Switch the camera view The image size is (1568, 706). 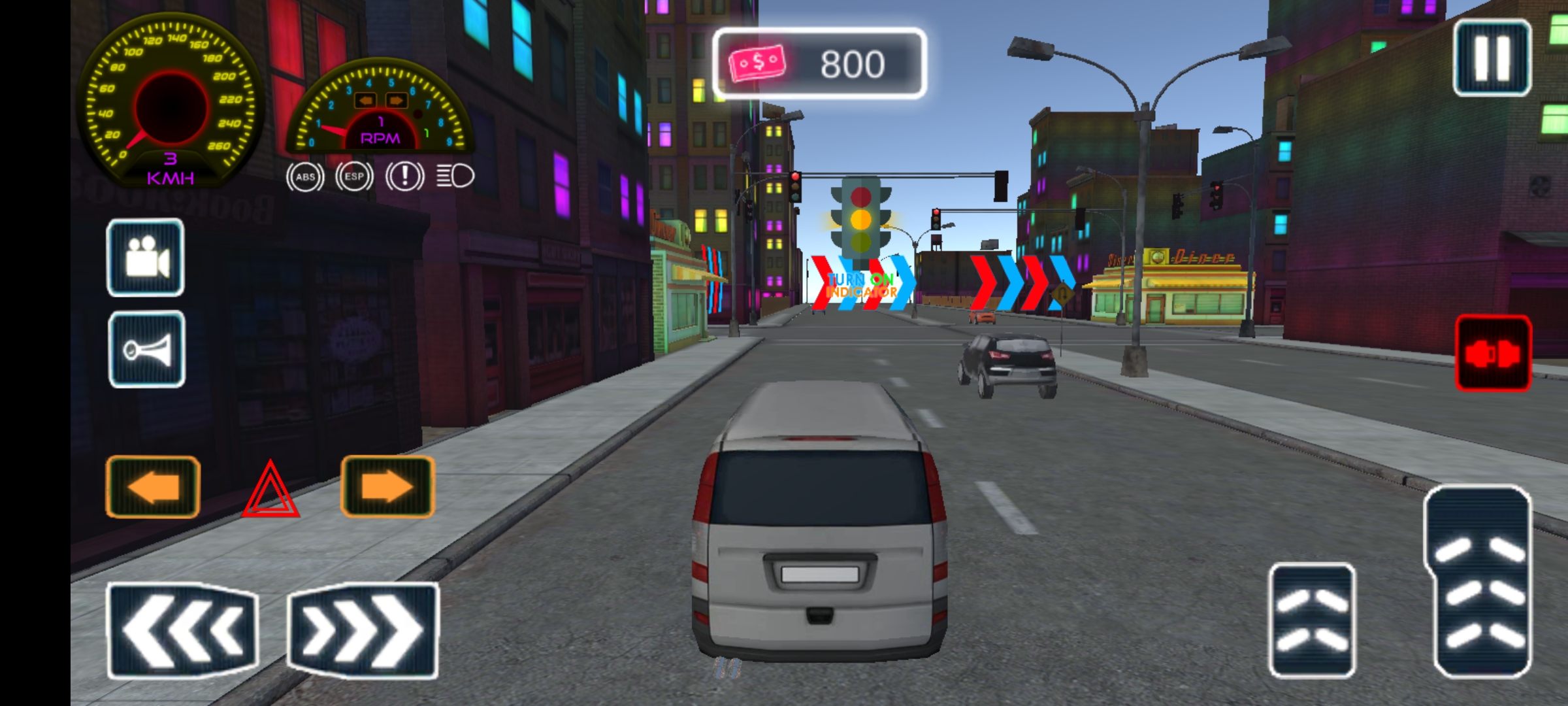click(x=145, y=258)
